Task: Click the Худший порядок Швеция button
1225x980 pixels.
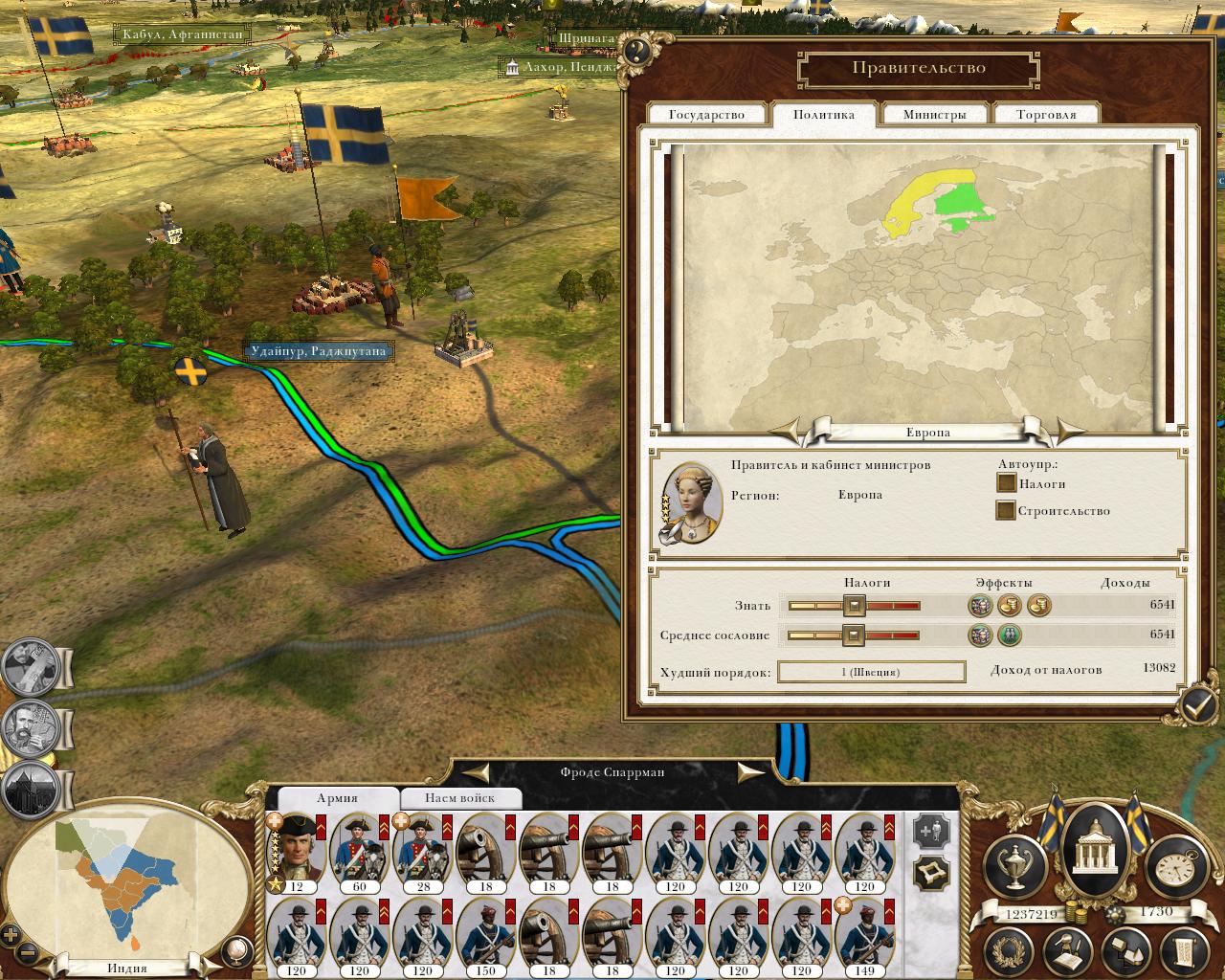Action: click(870, 672)
